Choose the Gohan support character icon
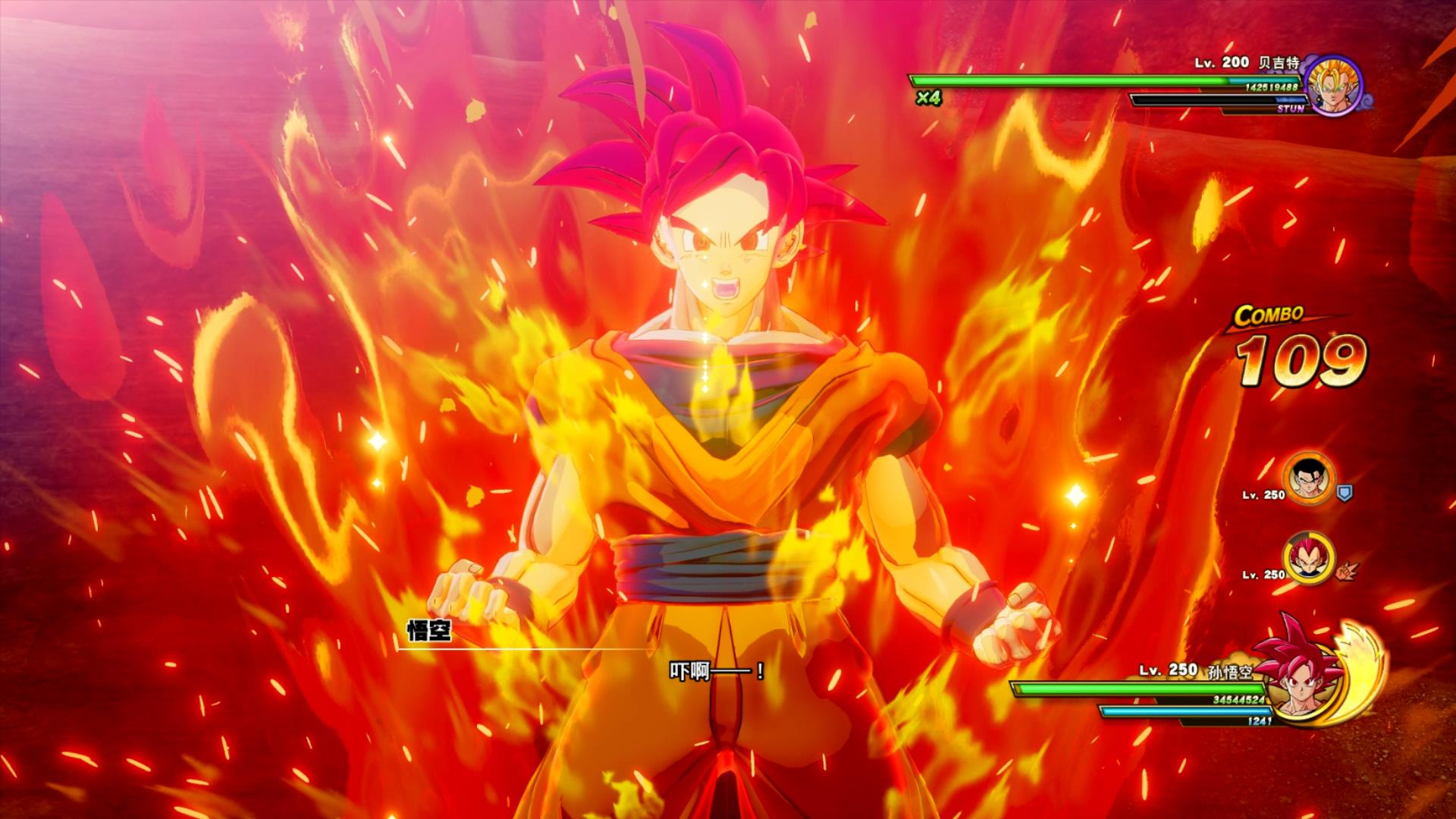 [x=1309, y=479]
